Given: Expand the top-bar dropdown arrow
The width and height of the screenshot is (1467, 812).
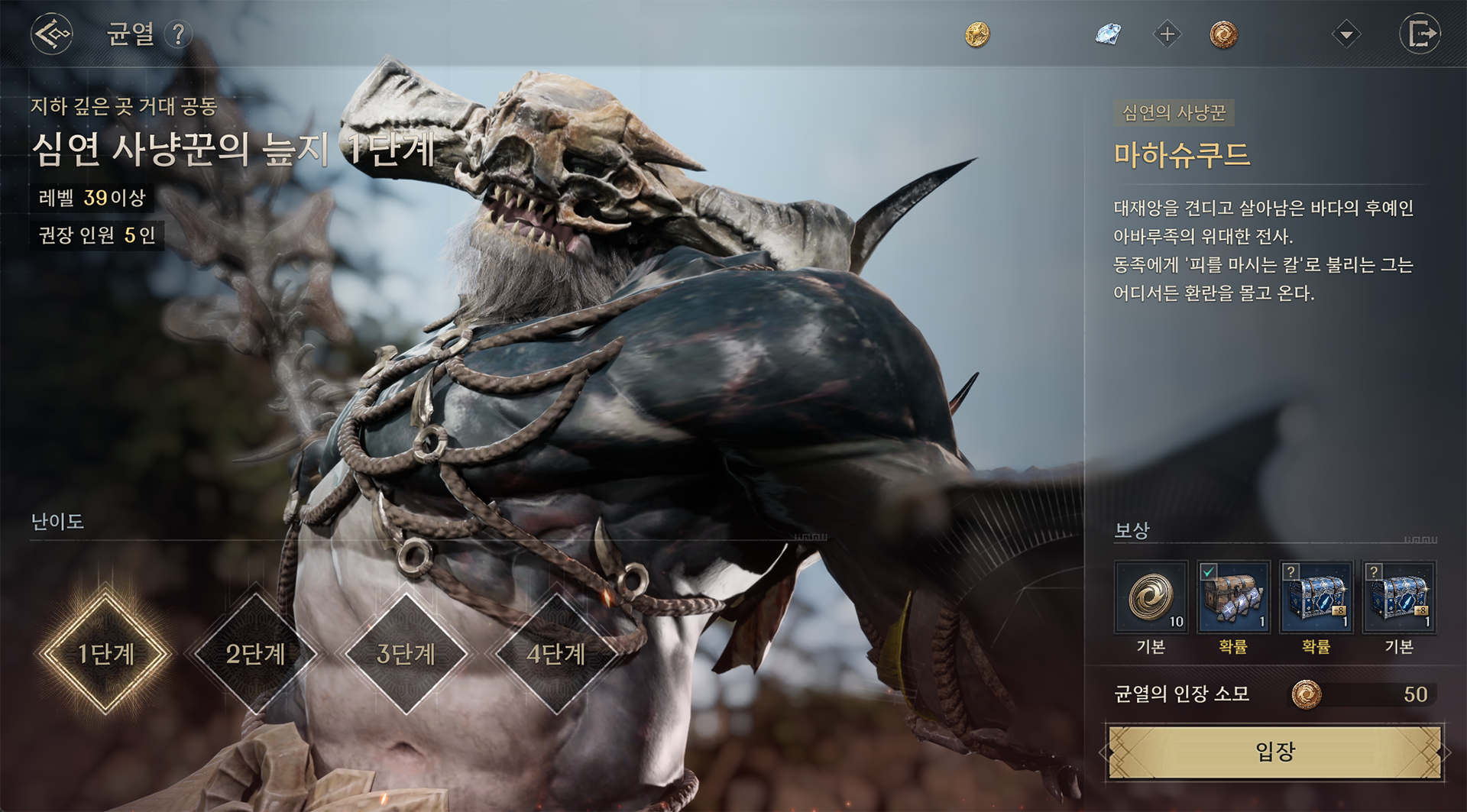Looking at the screenshot, I should 1346,34.
